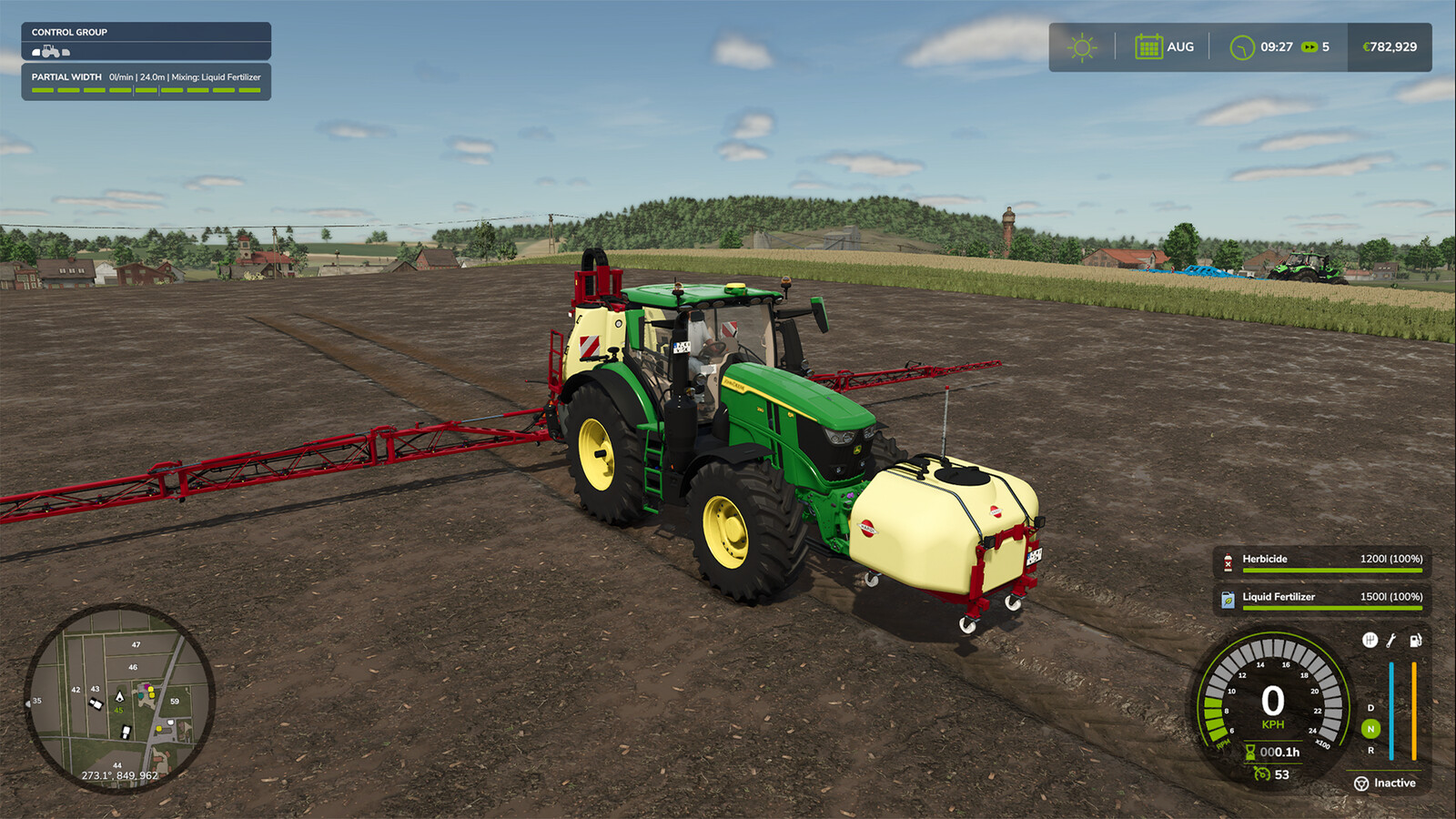Toggle Neutral gear with the N button
1456x819 pixels.
(1370, 728)
